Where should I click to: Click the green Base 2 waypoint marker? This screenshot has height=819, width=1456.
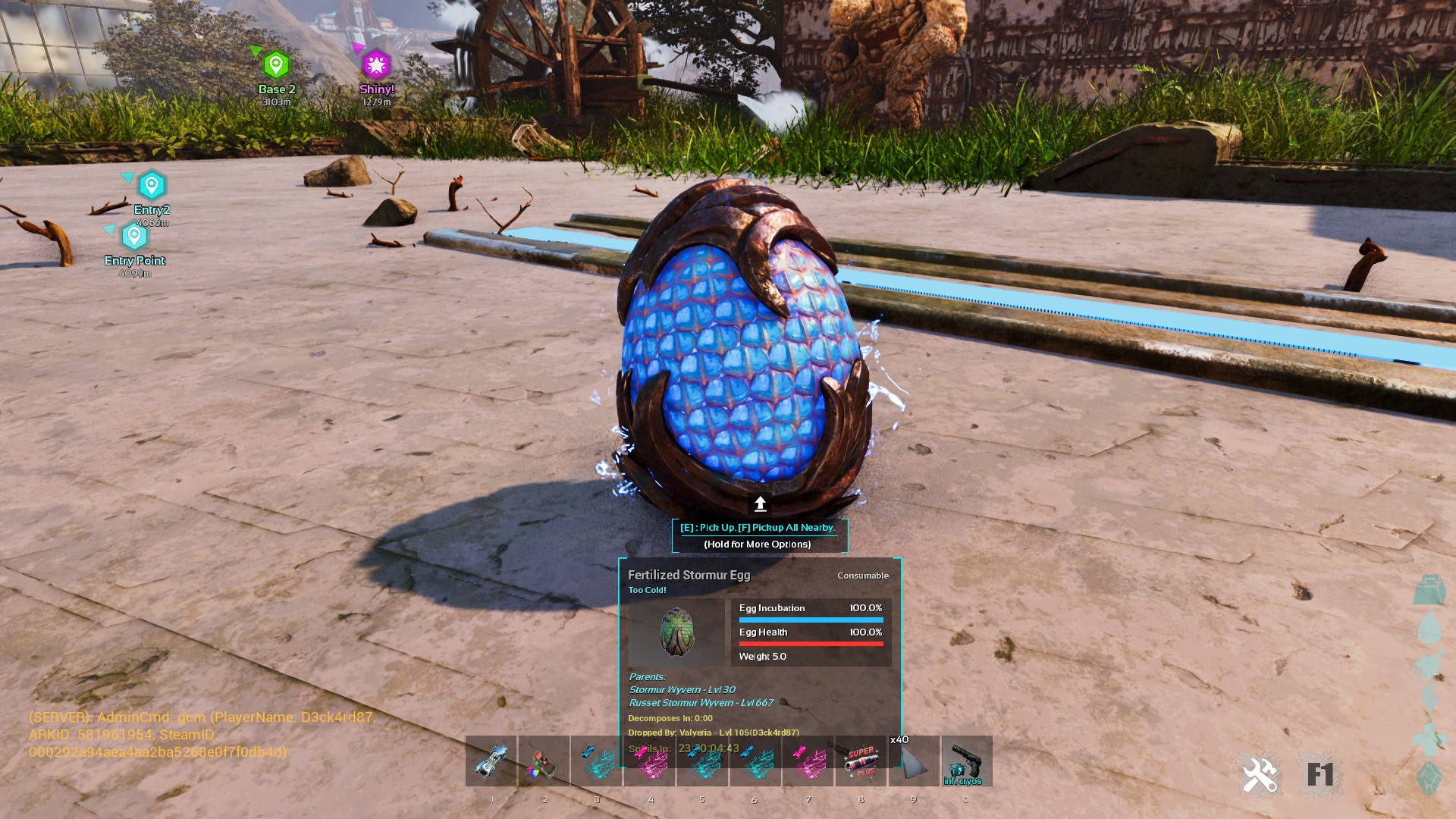click(x=276, y=65)
